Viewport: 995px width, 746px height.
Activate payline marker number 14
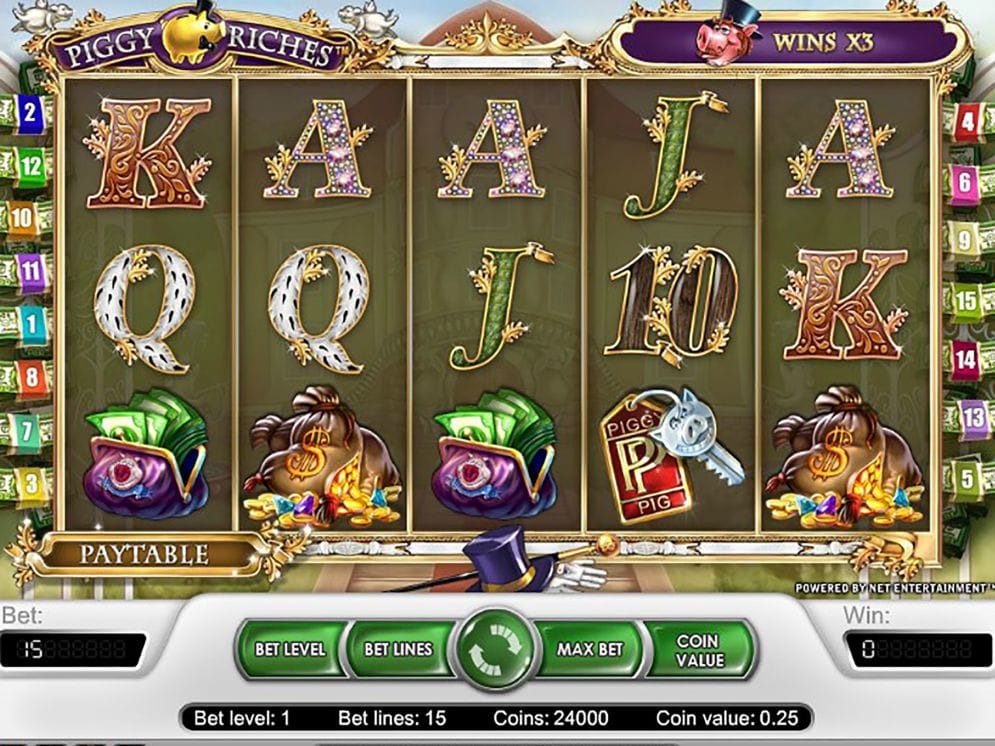tap(966, 358)
